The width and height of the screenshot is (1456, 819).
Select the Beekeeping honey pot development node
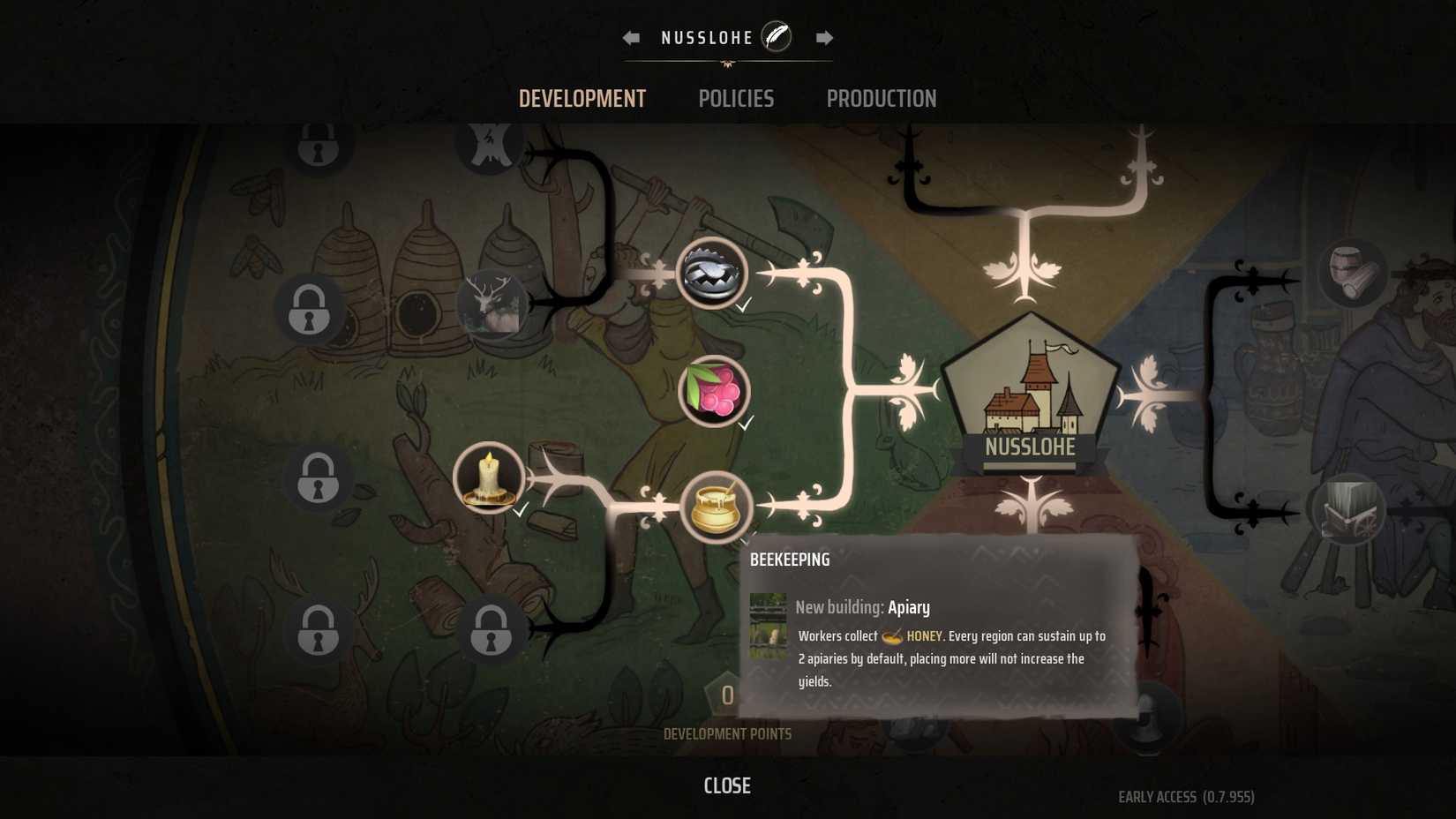pos(715,505)
